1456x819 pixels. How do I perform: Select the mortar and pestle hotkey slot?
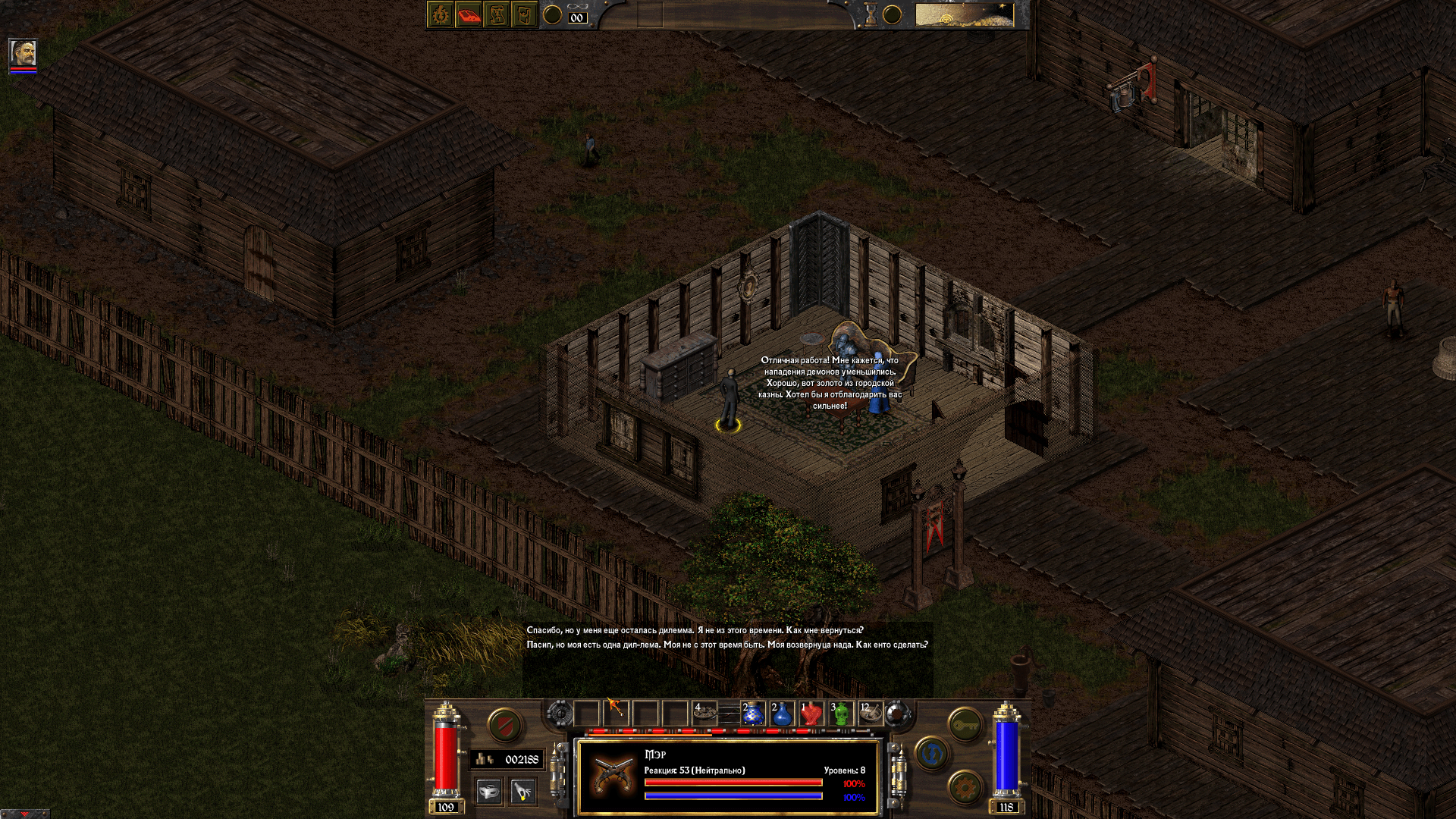(871, 714)
